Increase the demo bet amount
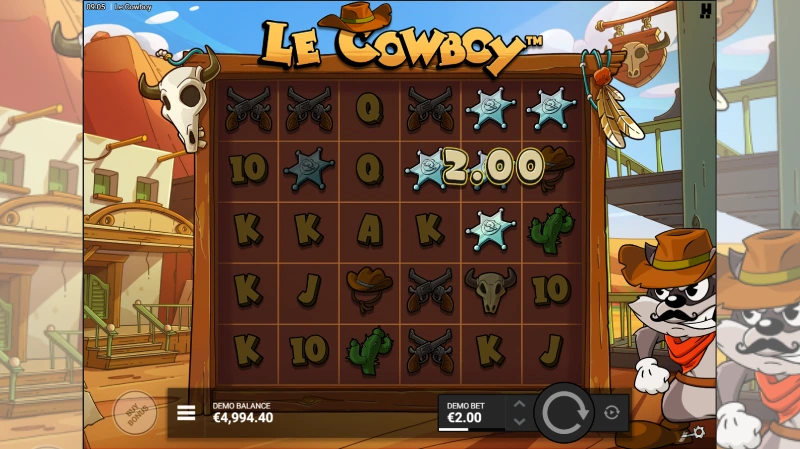 [x=518, y=405]
